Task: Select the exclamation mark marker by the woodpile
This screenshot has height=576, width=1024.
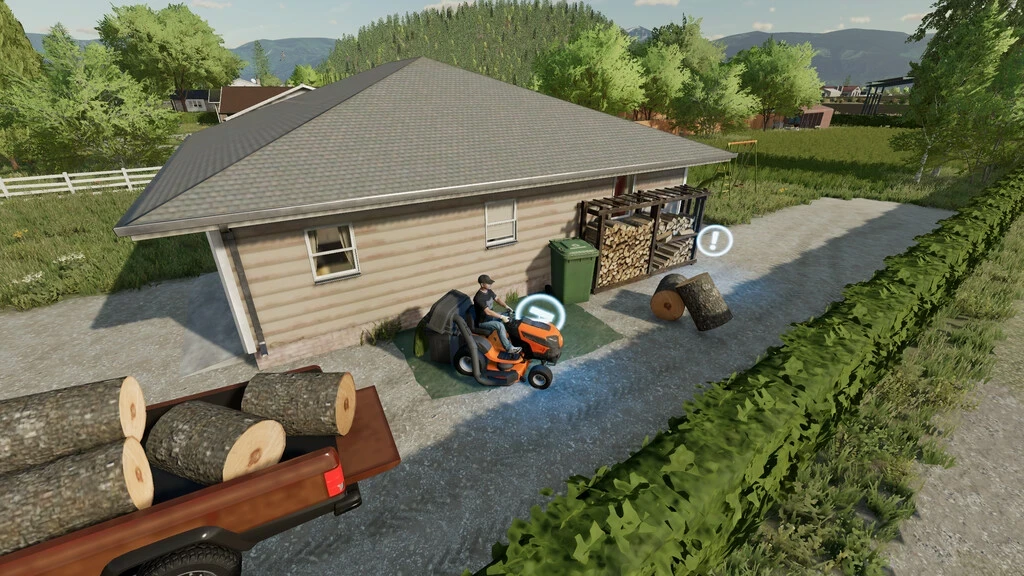Action: (714, 240)
